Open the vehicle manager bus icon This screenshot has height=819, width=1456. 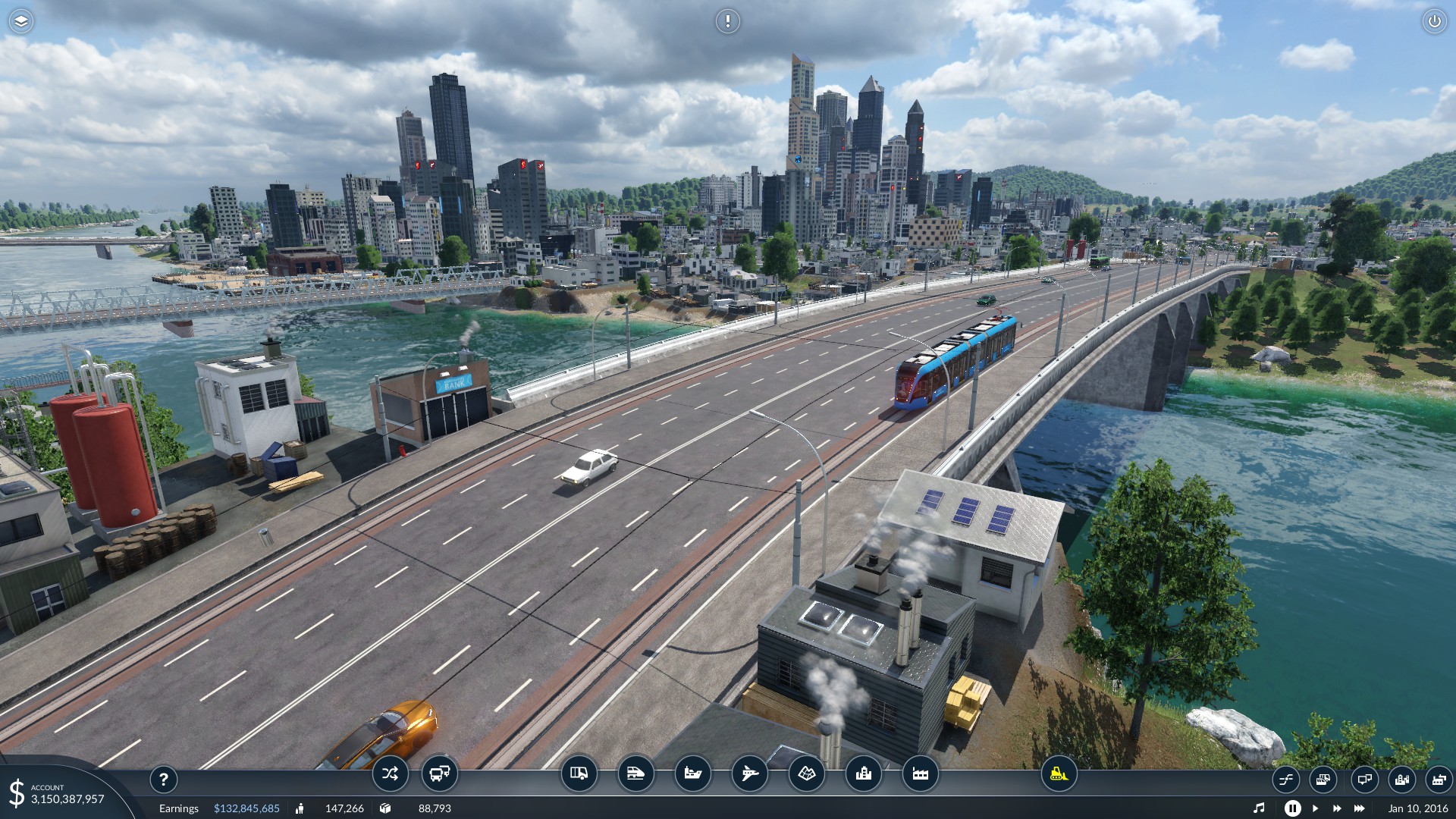440,773
